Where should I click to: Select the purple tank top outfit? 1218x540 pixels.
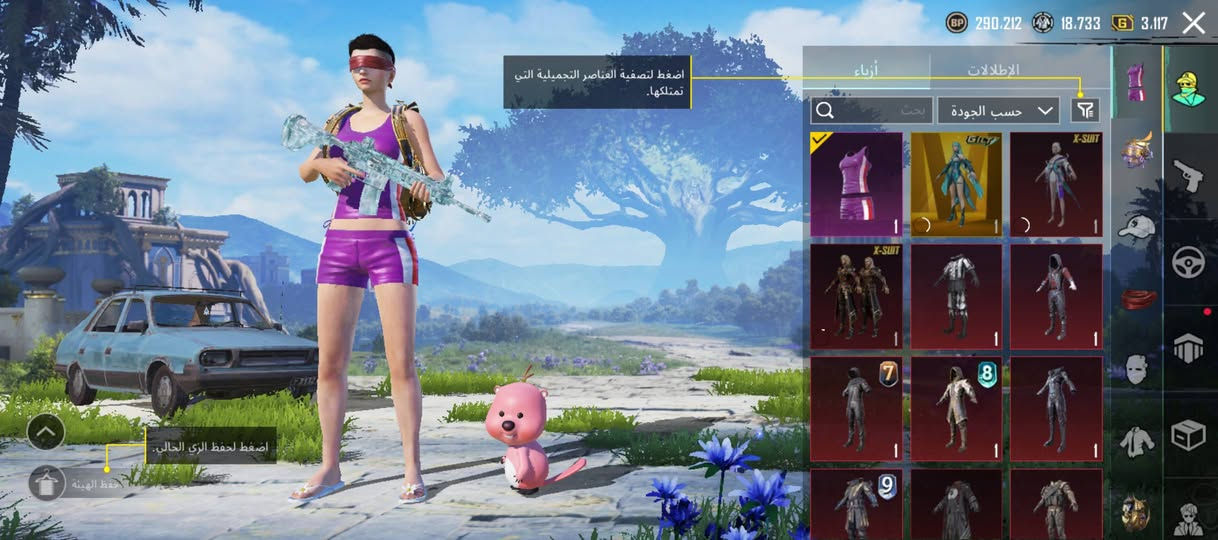coord(856,185)
